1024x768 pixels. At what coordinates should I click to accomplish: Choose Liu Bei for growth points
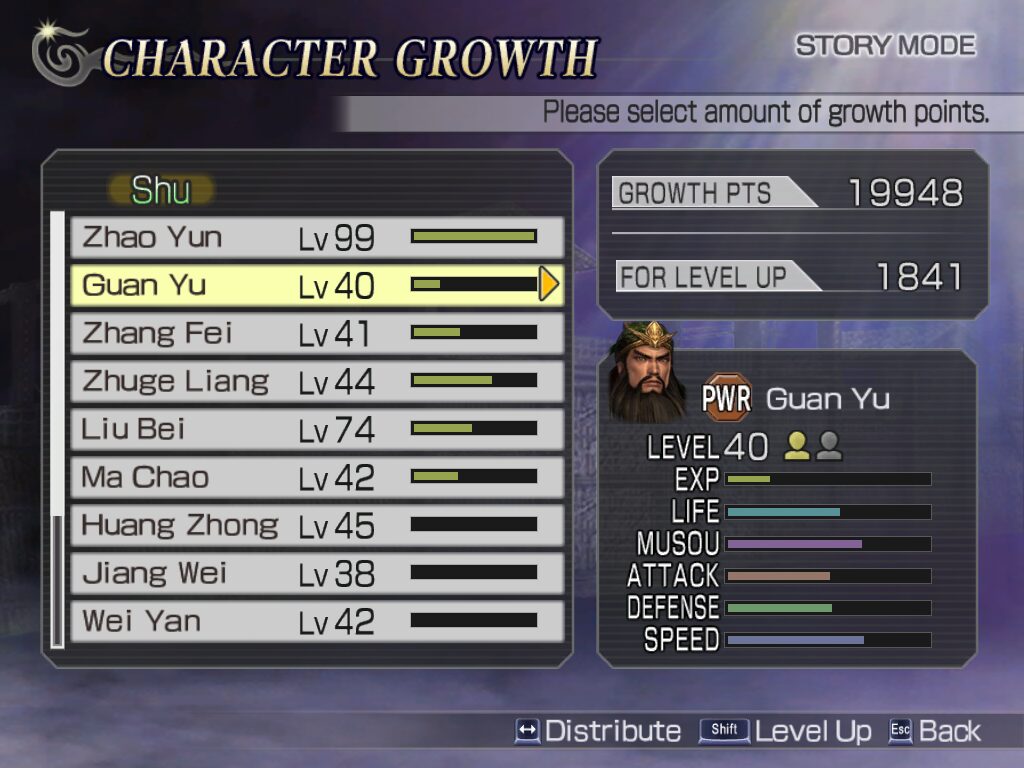coord(316,429)
